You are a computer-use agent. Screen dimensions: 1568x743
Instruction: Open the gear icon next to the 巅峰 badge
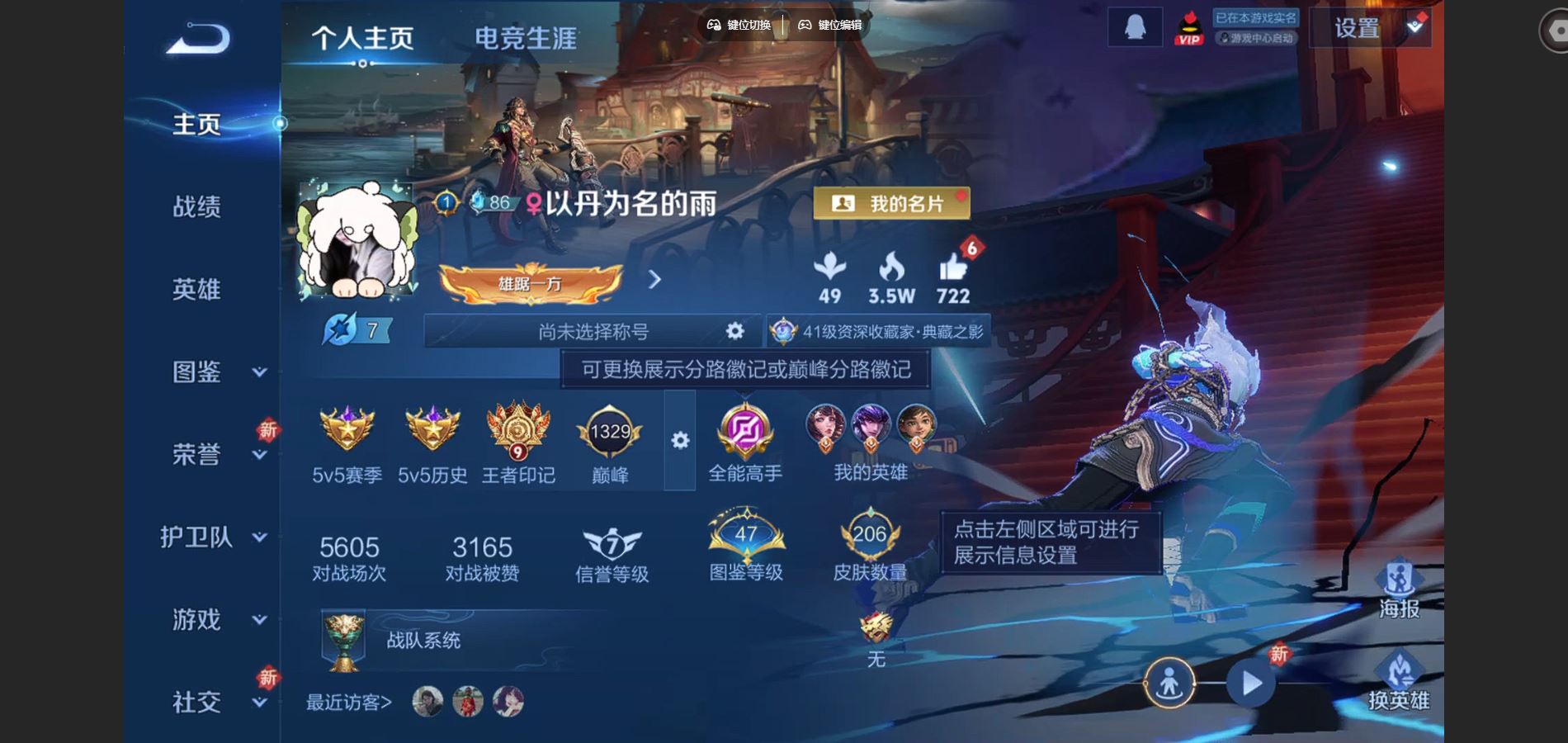678,442
